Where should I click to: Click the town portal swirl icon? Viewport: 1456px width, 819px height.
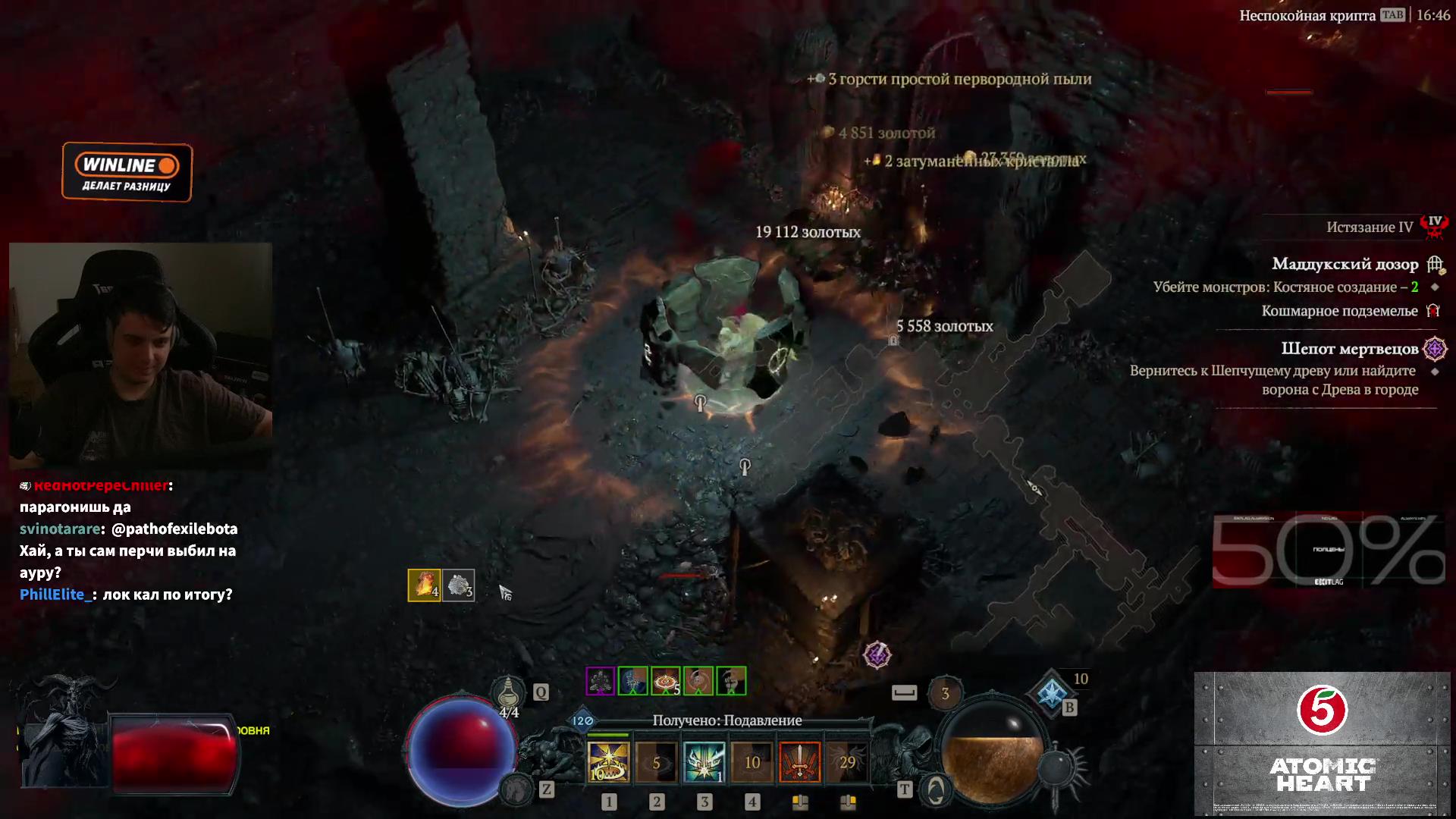(936, 789)
